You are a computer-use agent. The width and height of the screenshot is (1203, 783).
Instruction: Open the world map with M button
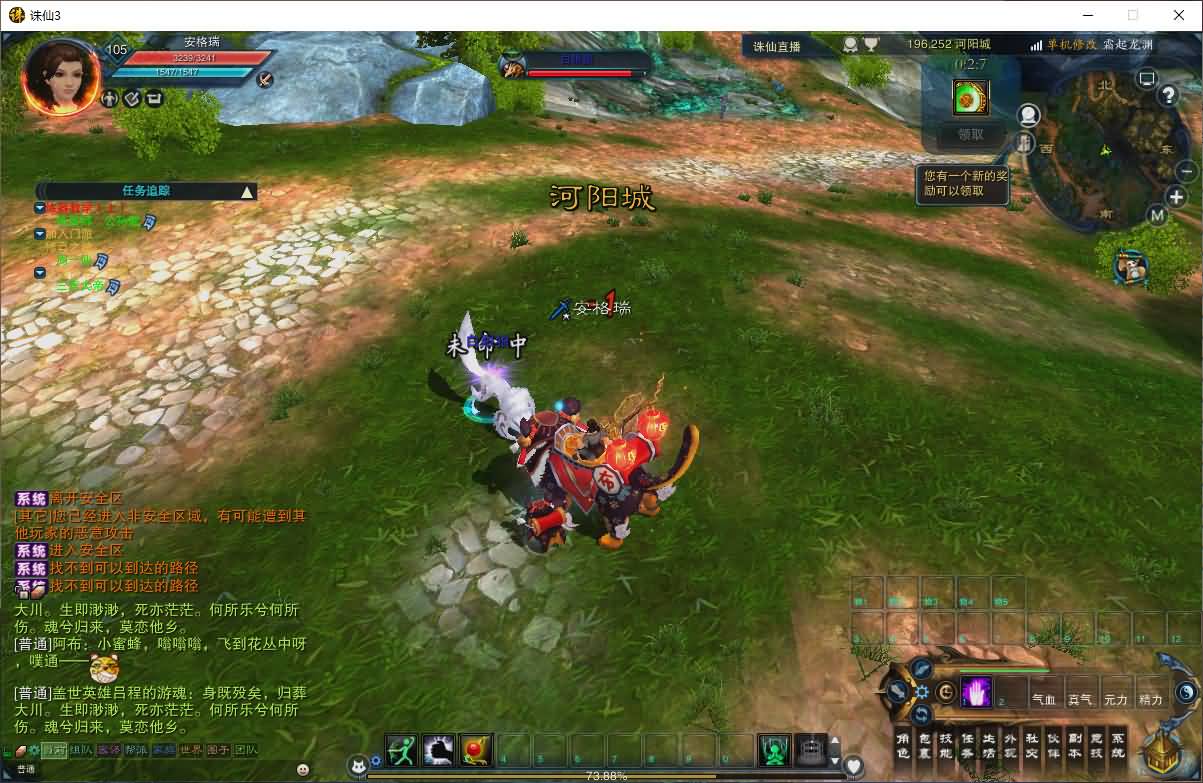pos(1157,215)
